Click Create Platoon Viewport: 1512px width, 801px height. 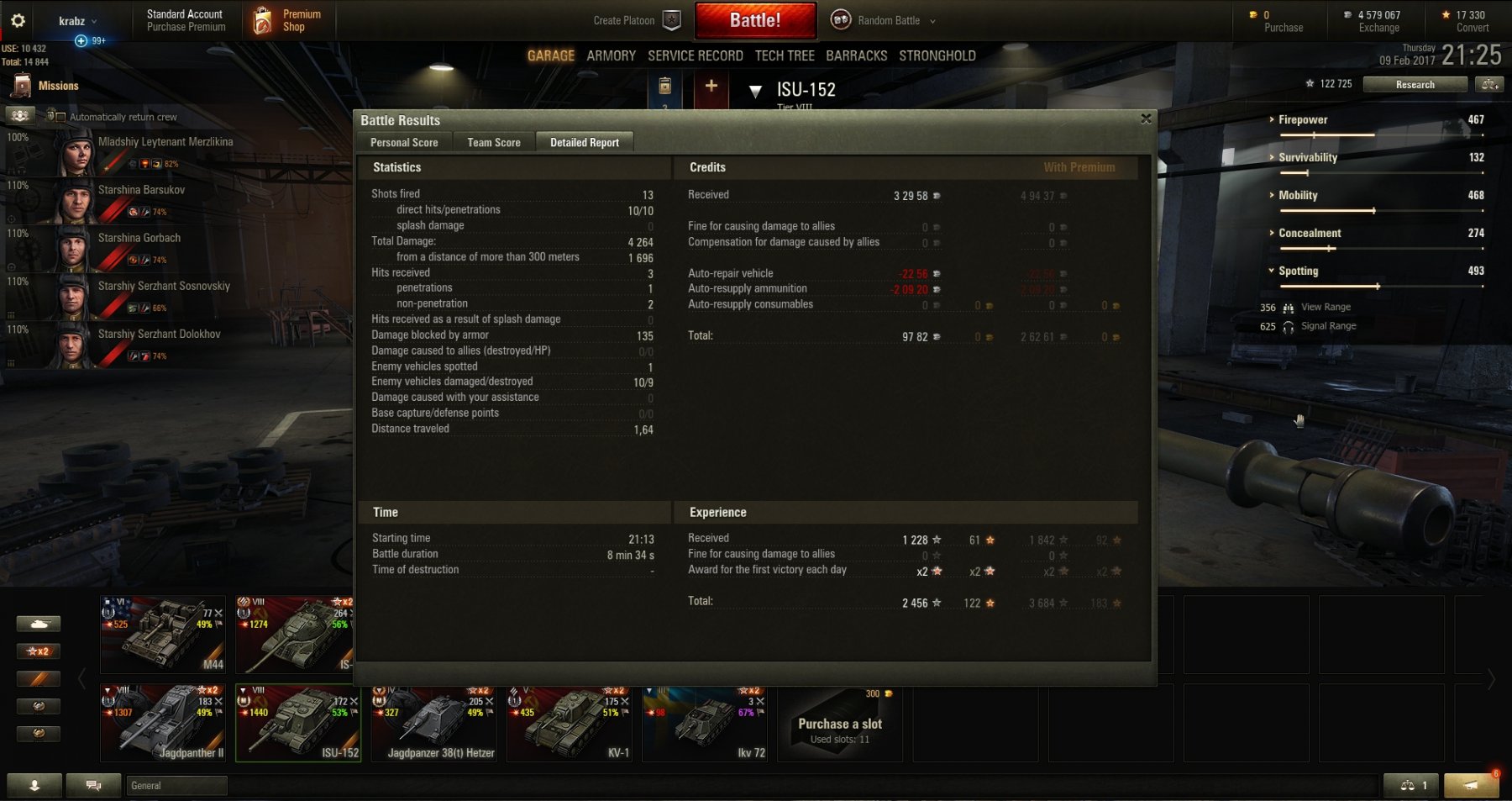[x=636, y=21]
